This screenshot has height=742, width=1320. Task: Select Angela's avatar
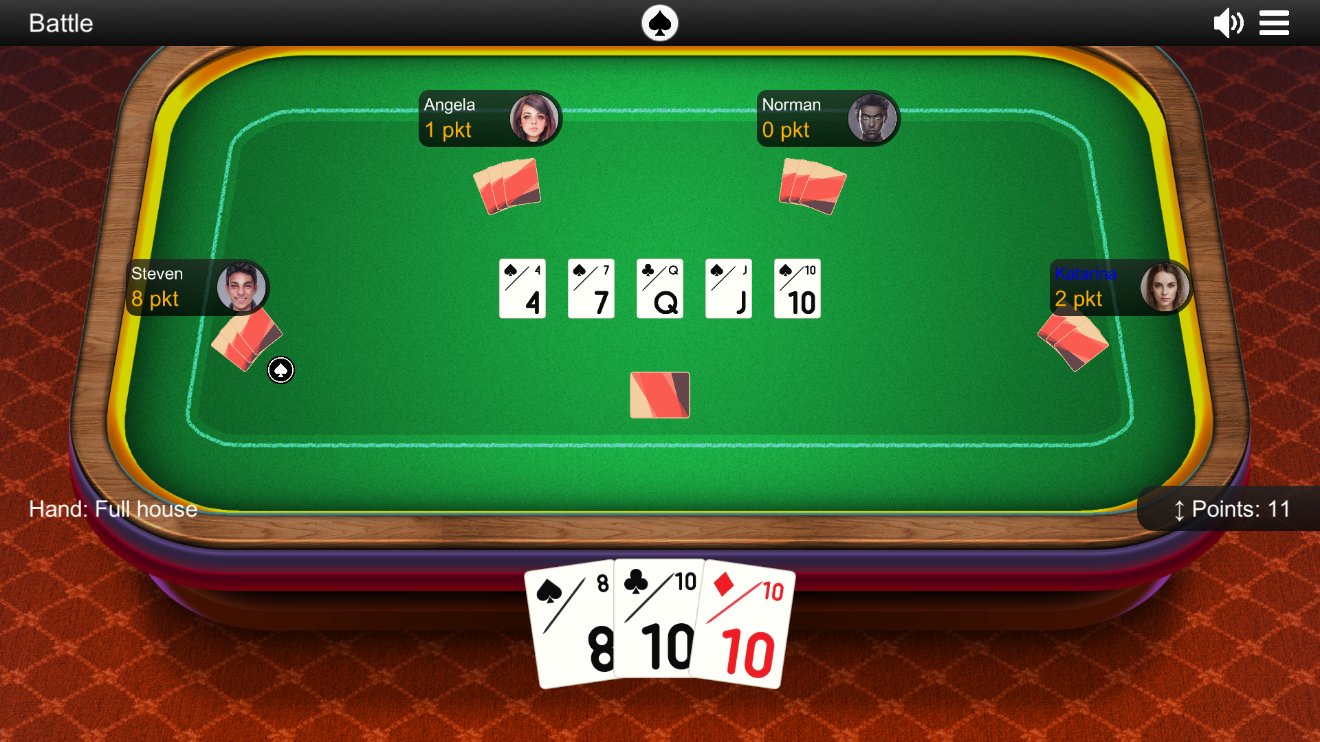(537, 117)
